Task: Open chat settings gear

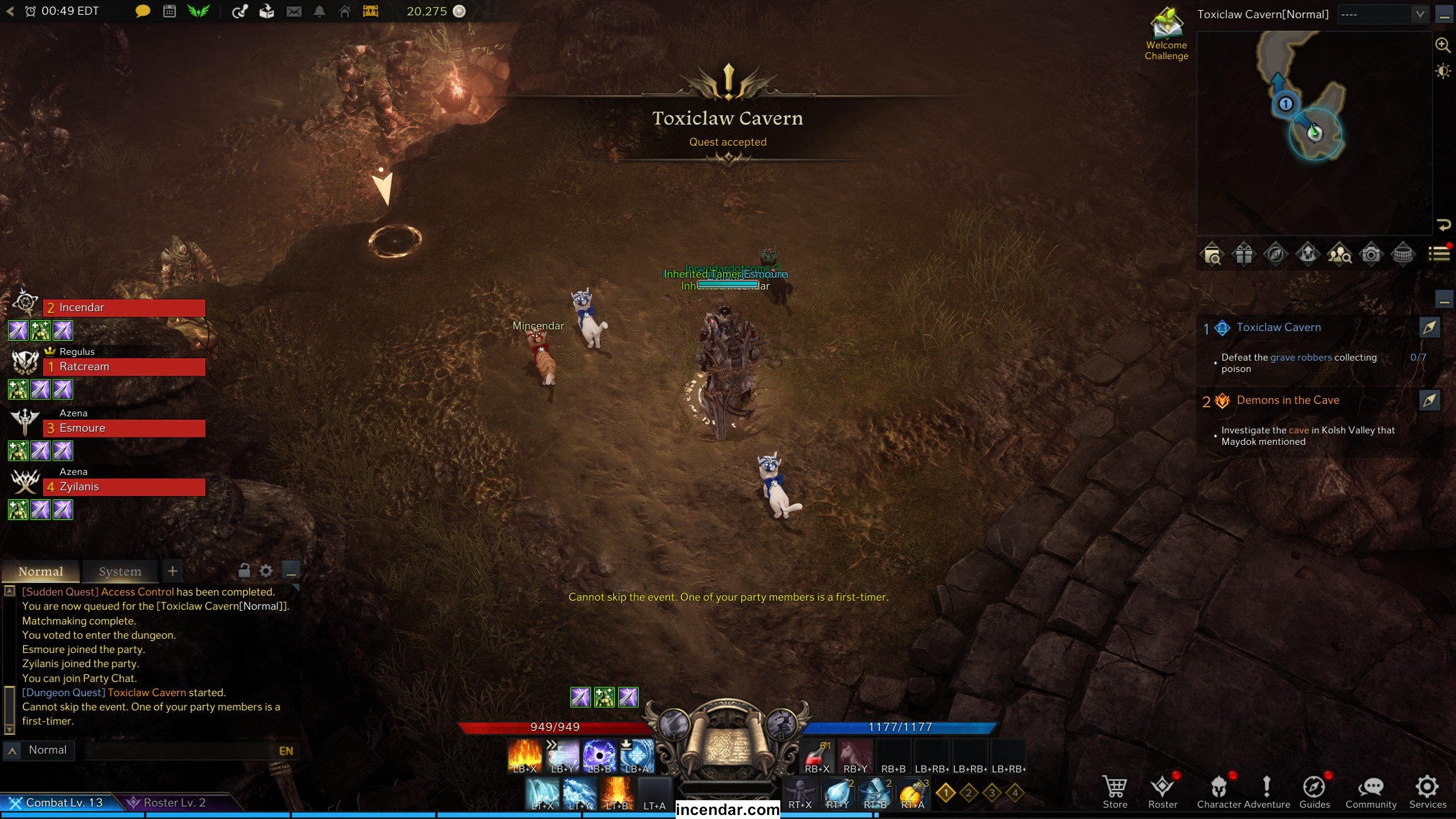Action: pos(266,570)
